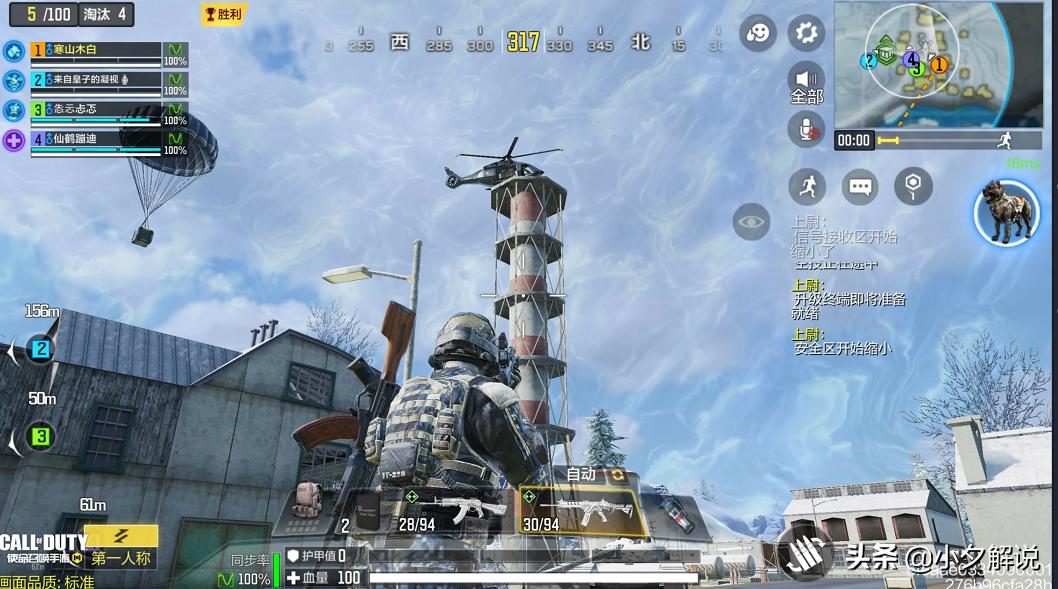Activate the K9 dog class ability
This screenshot has width=1058, height=589.
pyautogui.click(x=1006, y=213)
